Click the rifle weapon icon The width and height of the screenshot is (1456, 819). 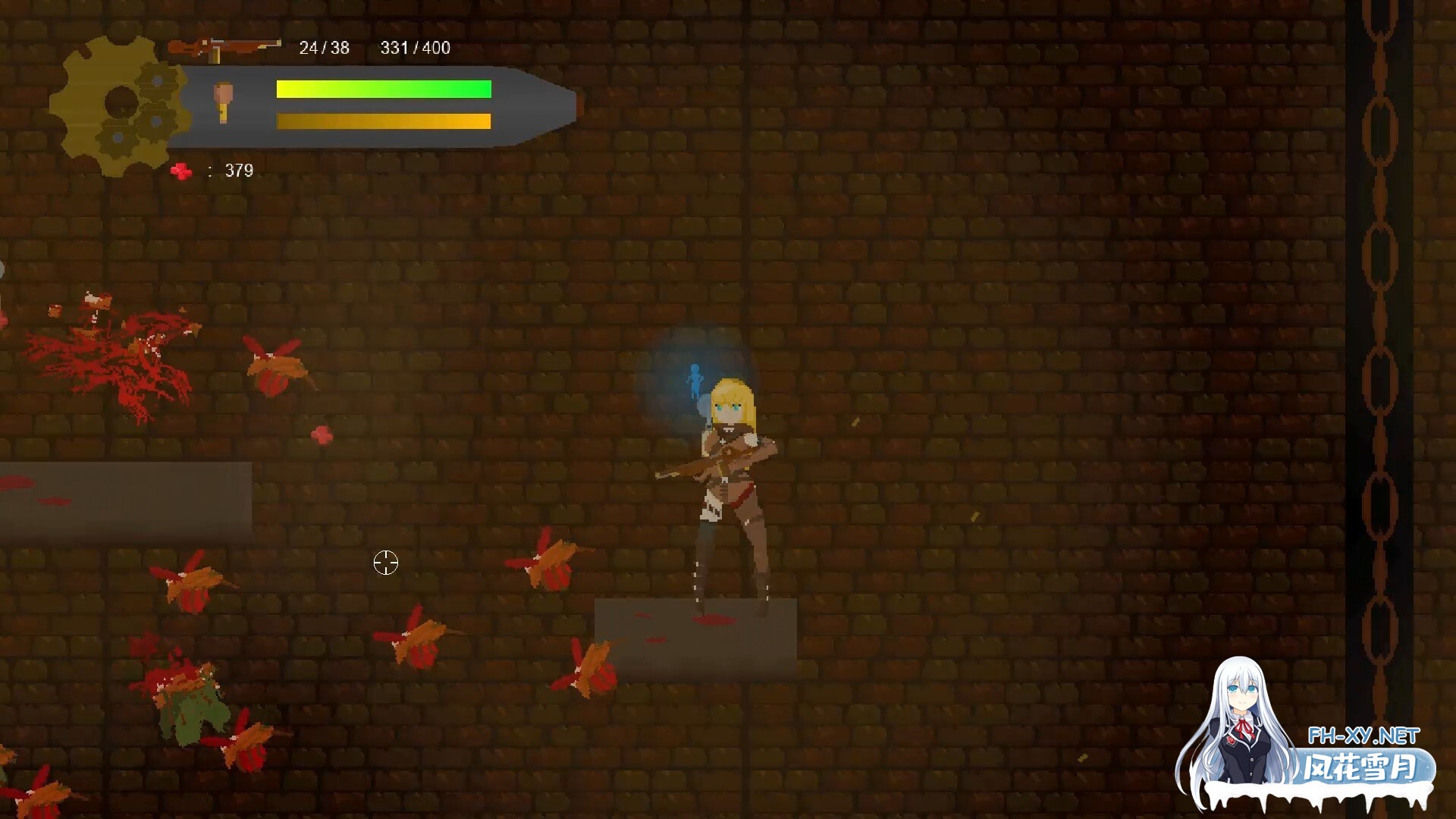(x=224, y=49)
